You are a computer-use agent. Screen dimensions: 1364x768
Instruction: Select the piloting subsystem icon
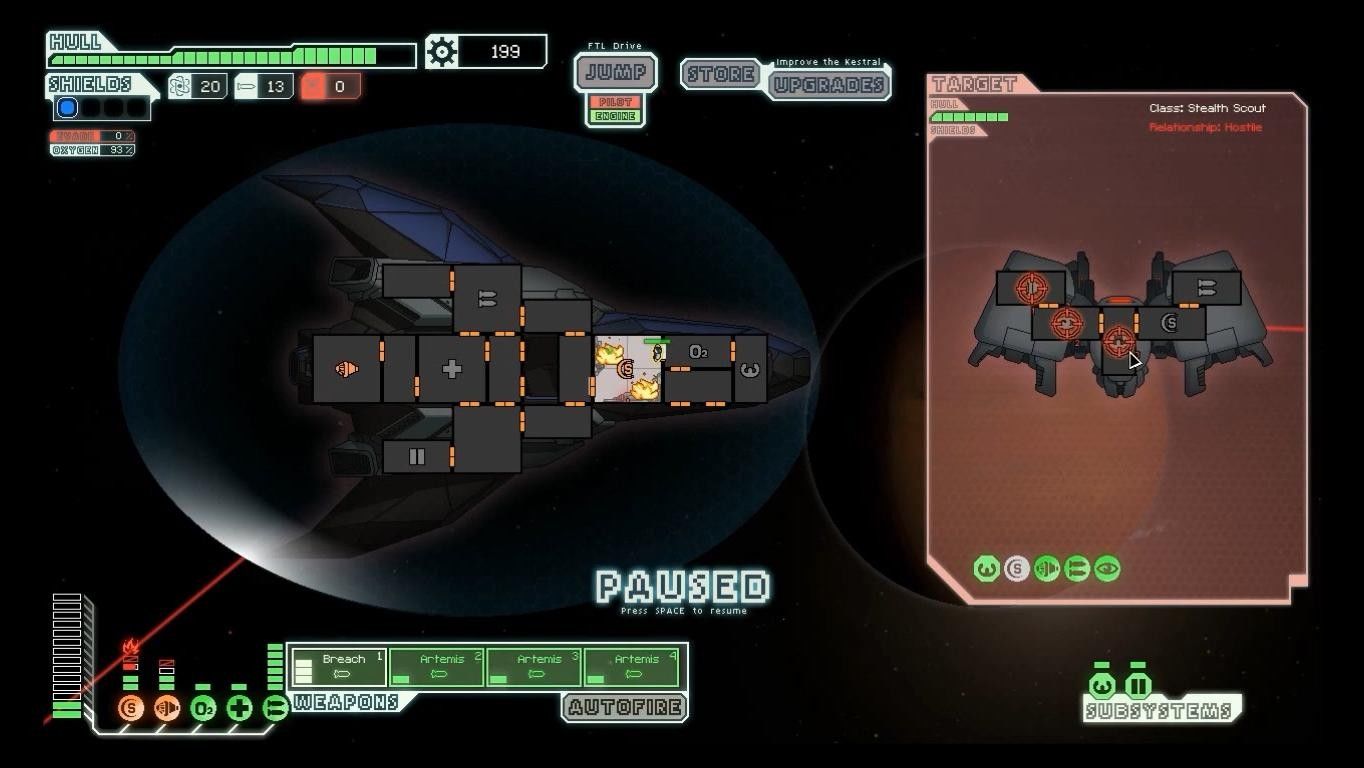1102,686
